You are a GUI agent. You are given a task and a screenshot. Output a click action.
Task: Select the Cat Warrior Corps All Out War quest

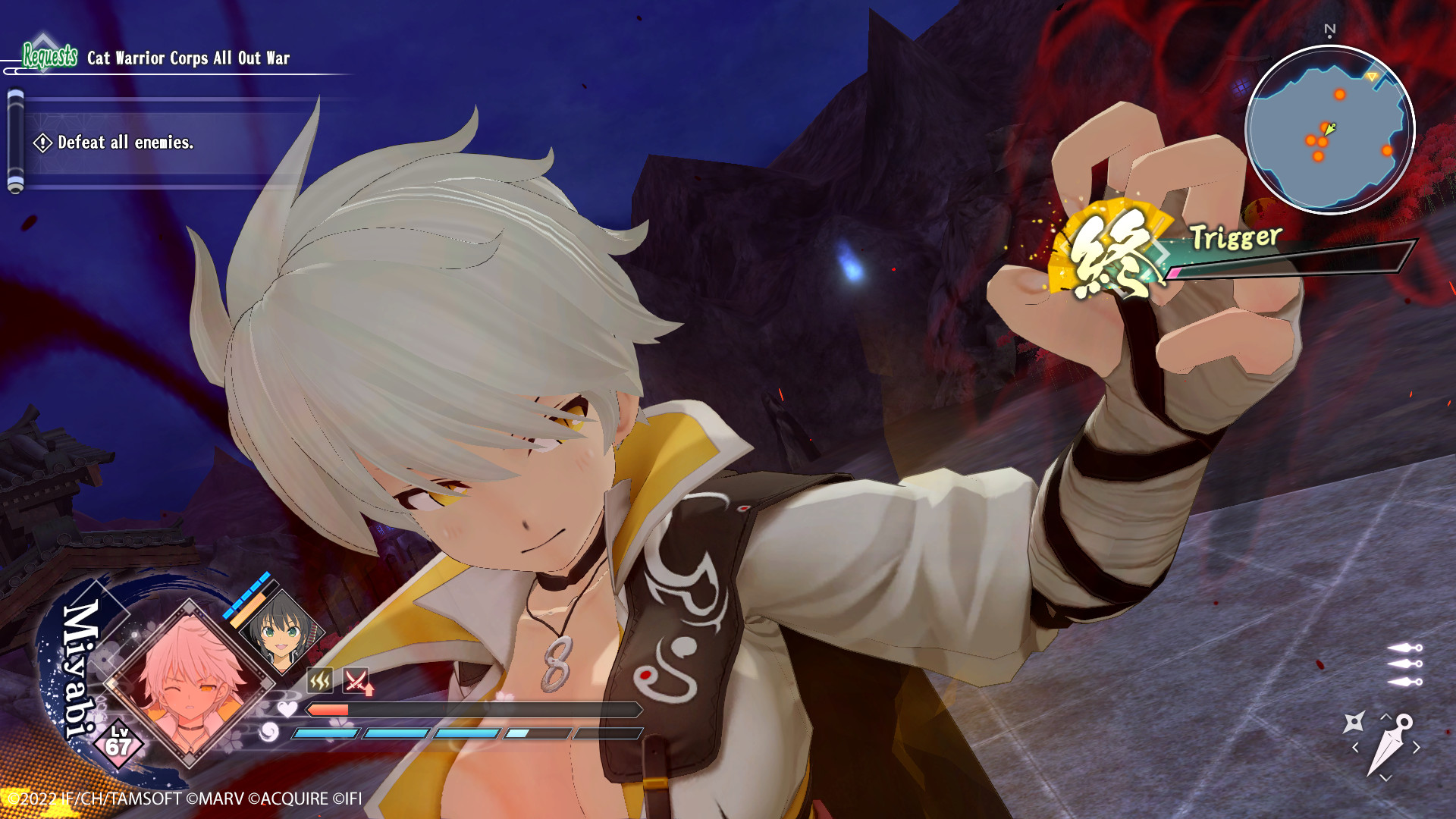coord(190,56)
